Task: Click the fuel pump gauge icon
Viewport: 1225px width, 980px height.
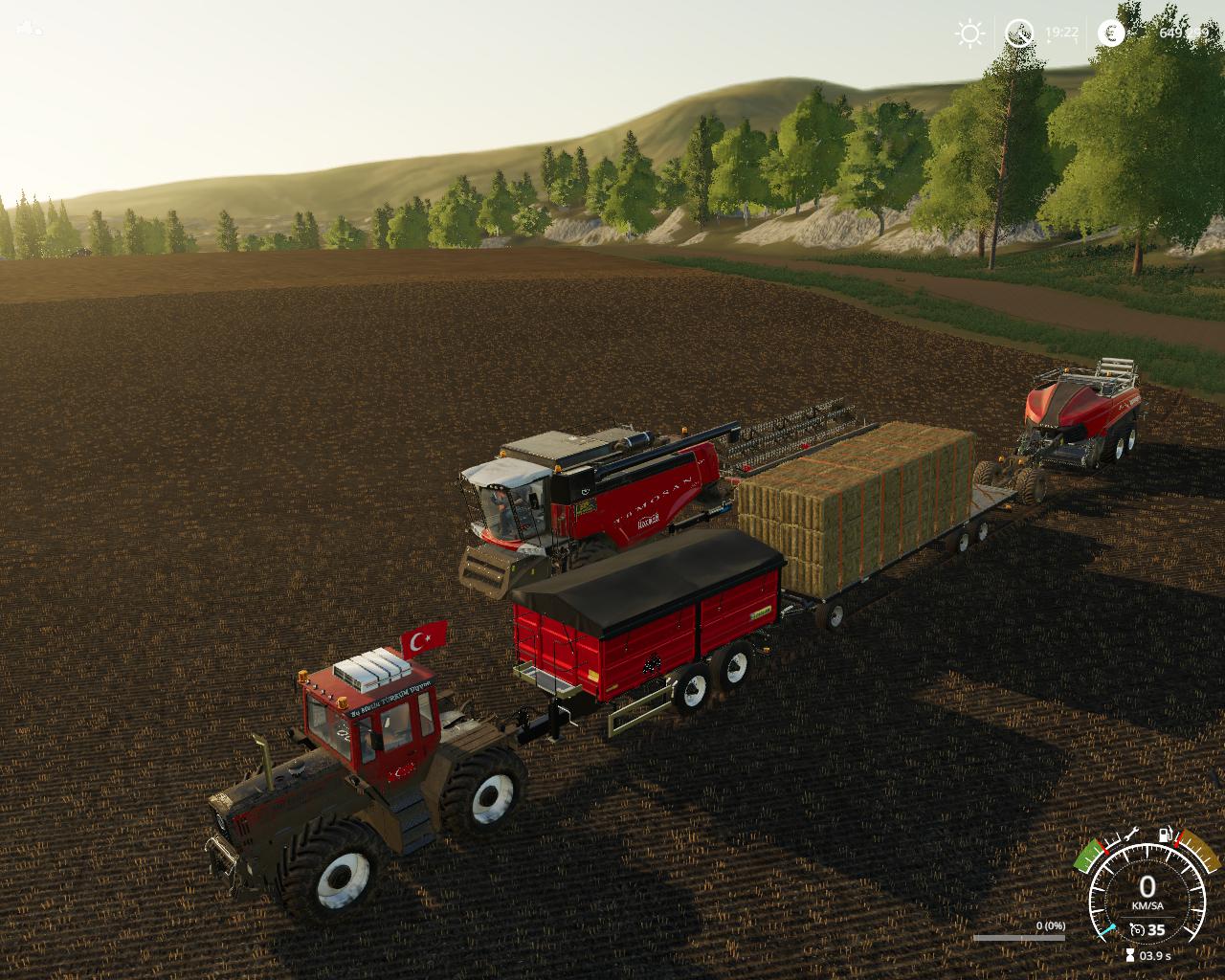Action: 1165,834
